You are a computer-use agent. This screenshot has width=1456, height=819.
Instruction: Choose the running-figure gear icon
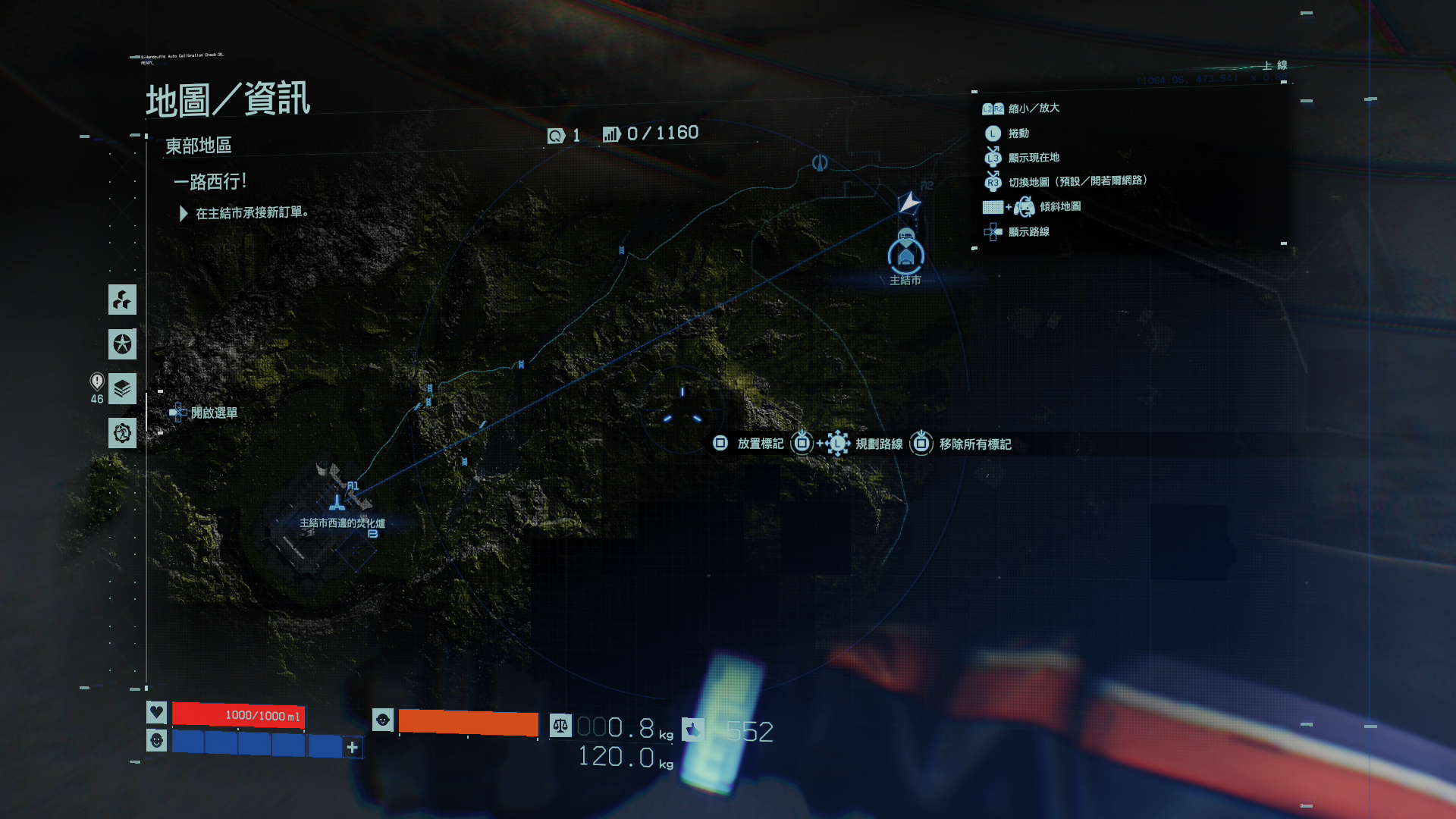[122, 434]
